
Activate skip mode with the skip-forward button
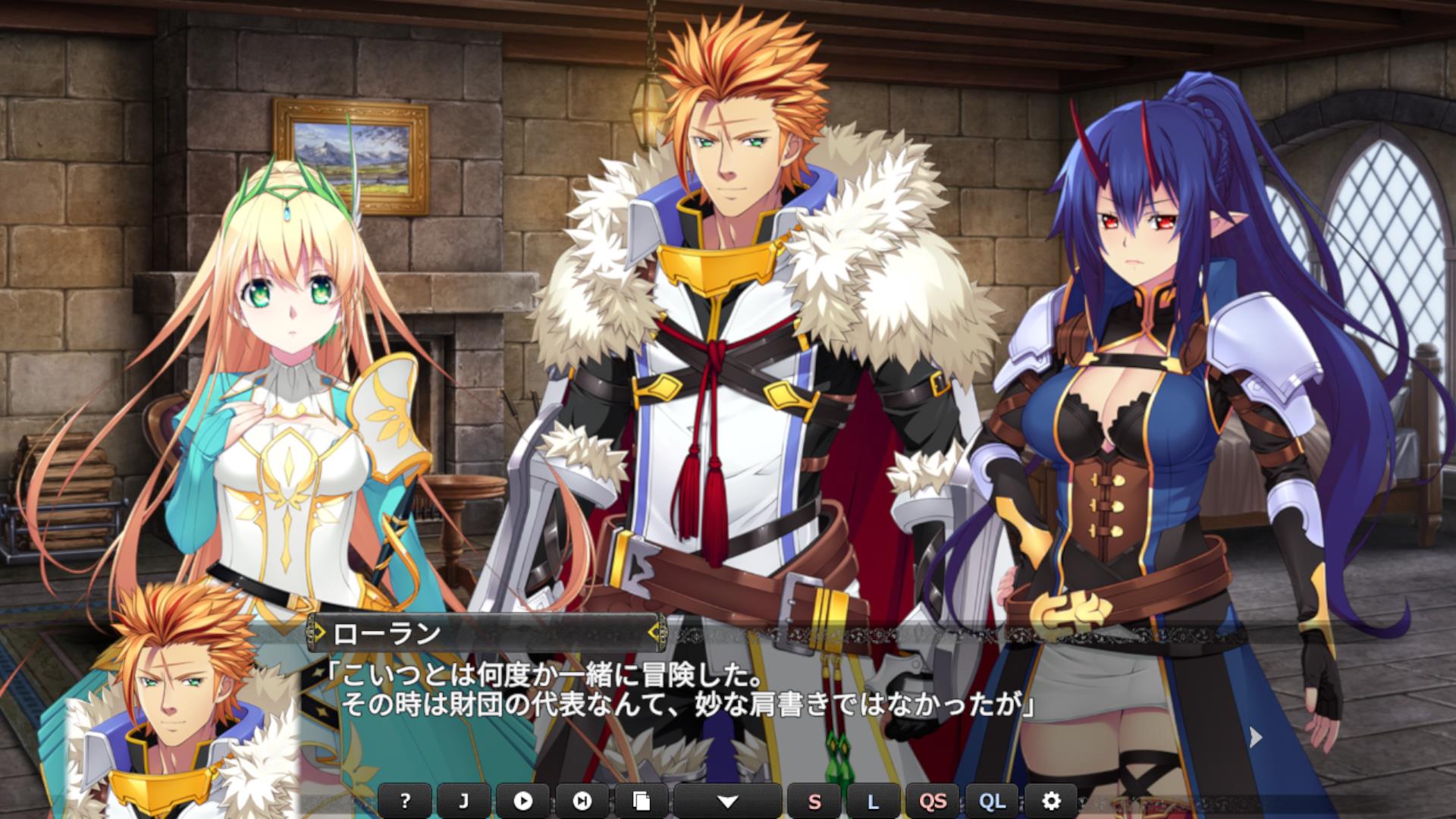tap(582, 801)
